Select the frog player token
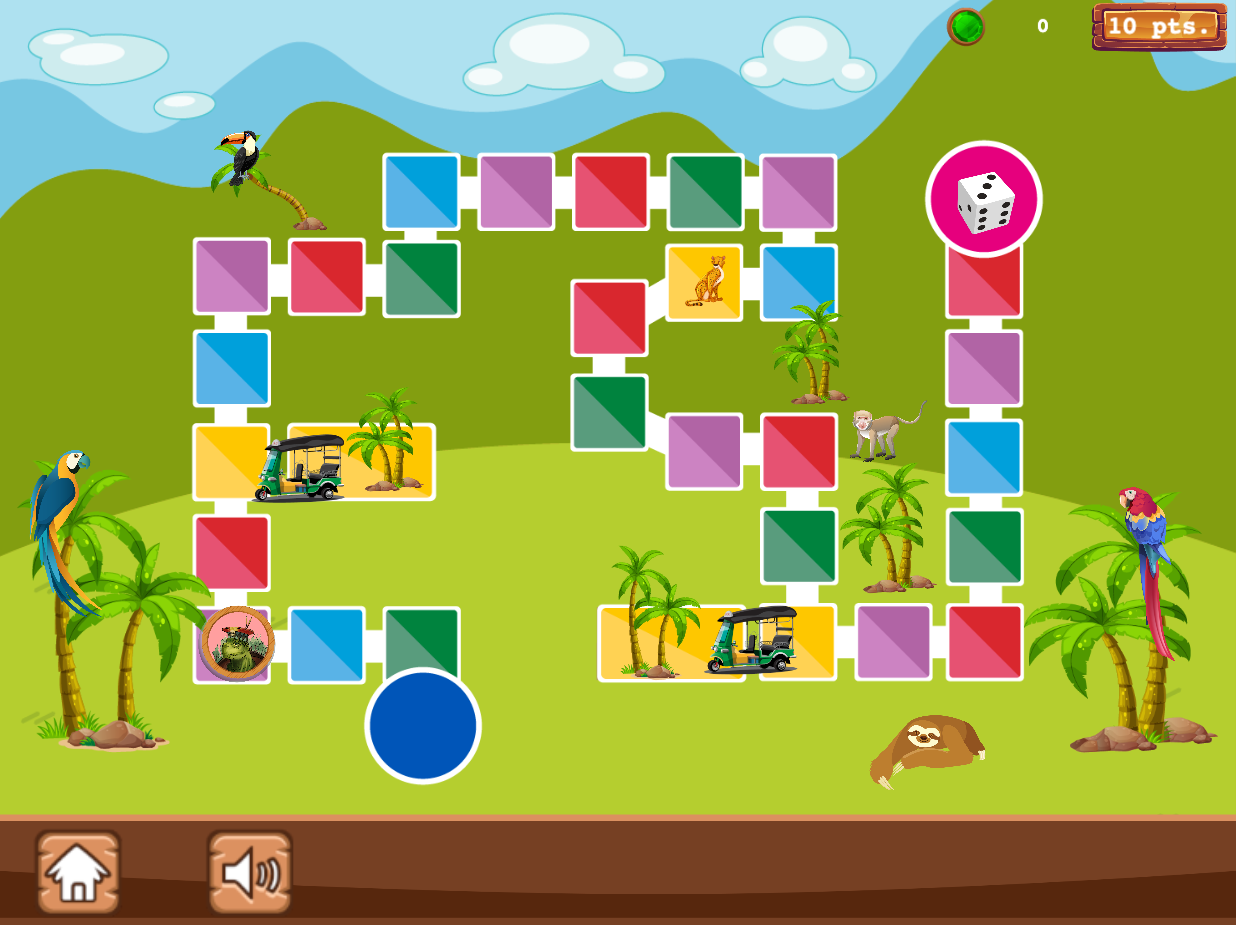The width and height of the screenshot is (1236, 925). point(237,643)
